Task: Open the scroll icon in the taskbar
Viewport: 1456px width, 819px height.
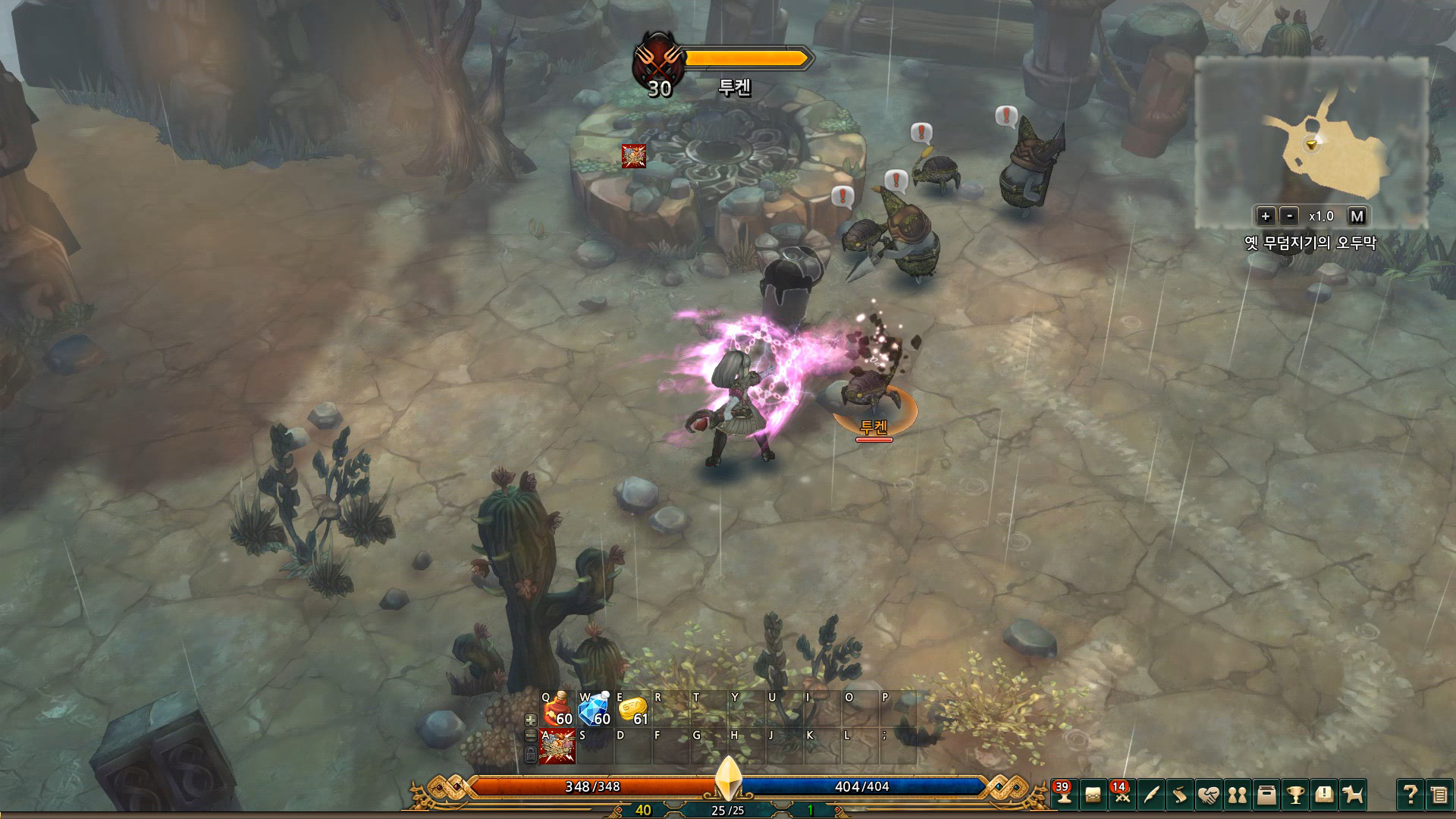Action: pos(1178,798)
